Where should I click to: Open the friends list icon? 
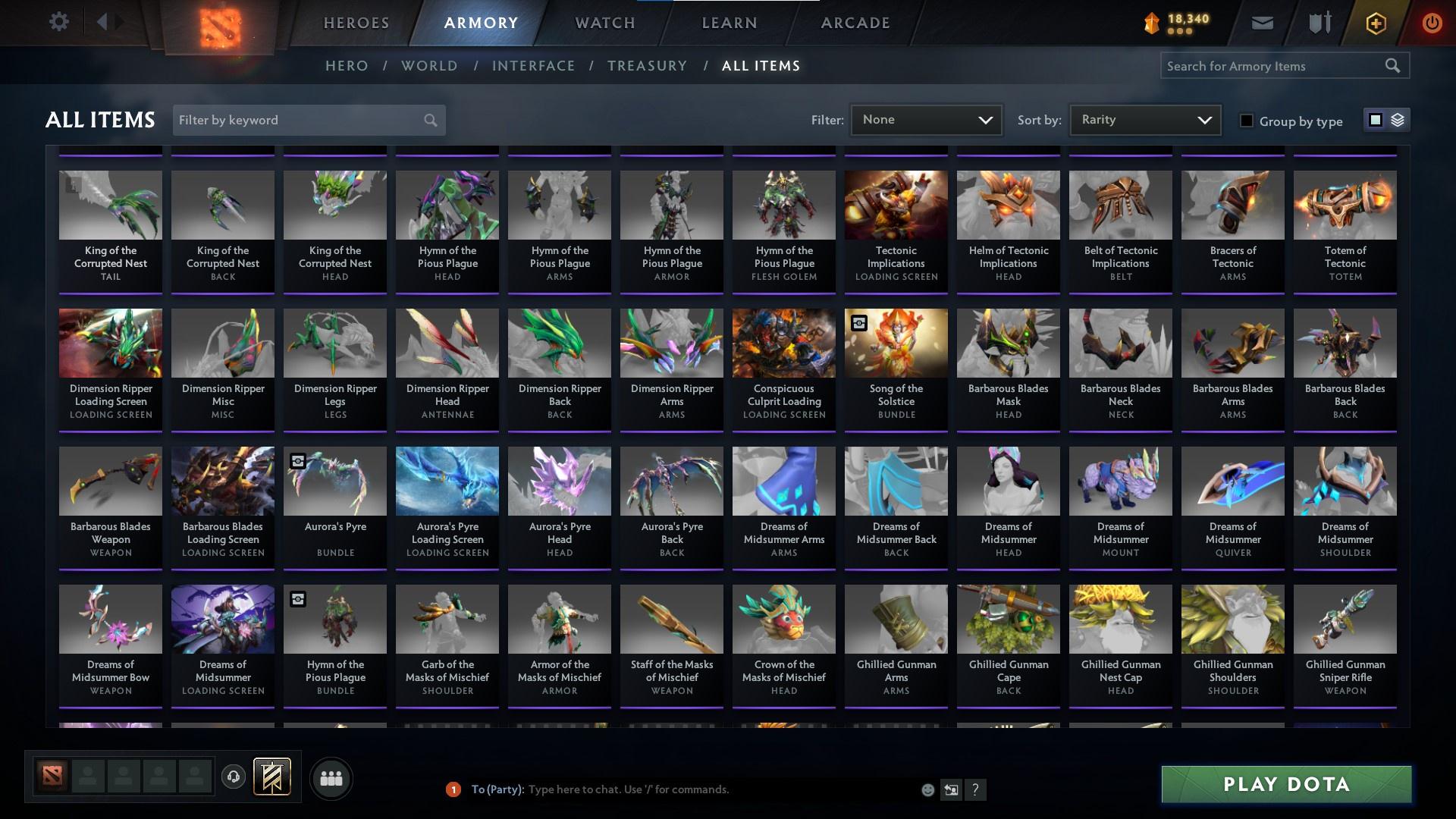331,778
